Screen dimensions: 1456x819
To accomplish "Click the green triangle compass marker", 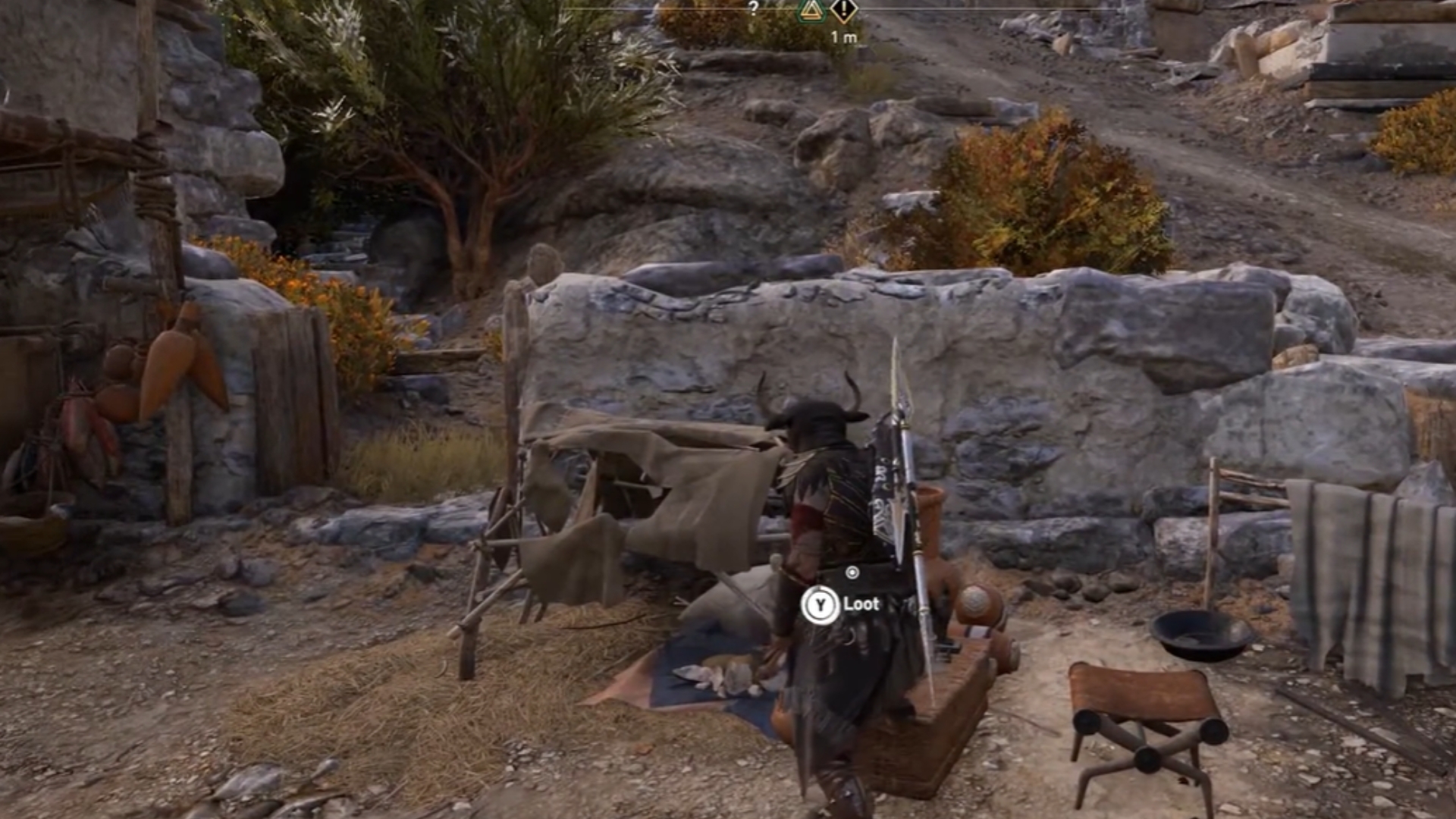I will tap(811, 11).
